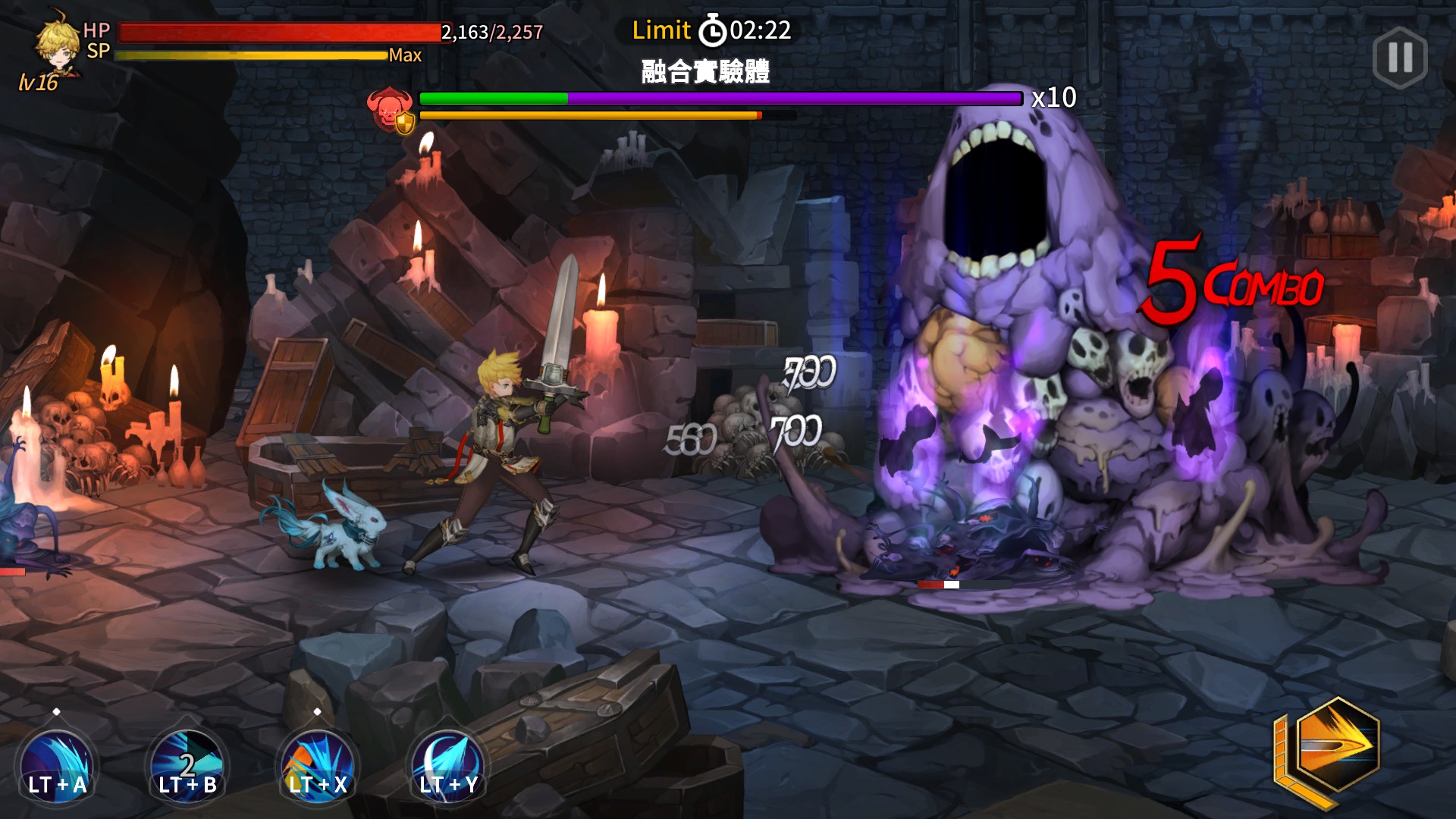Viewport: 1456px width, 819px height.
Task: Click the red demon boss icon
Action: coord(389,108)
